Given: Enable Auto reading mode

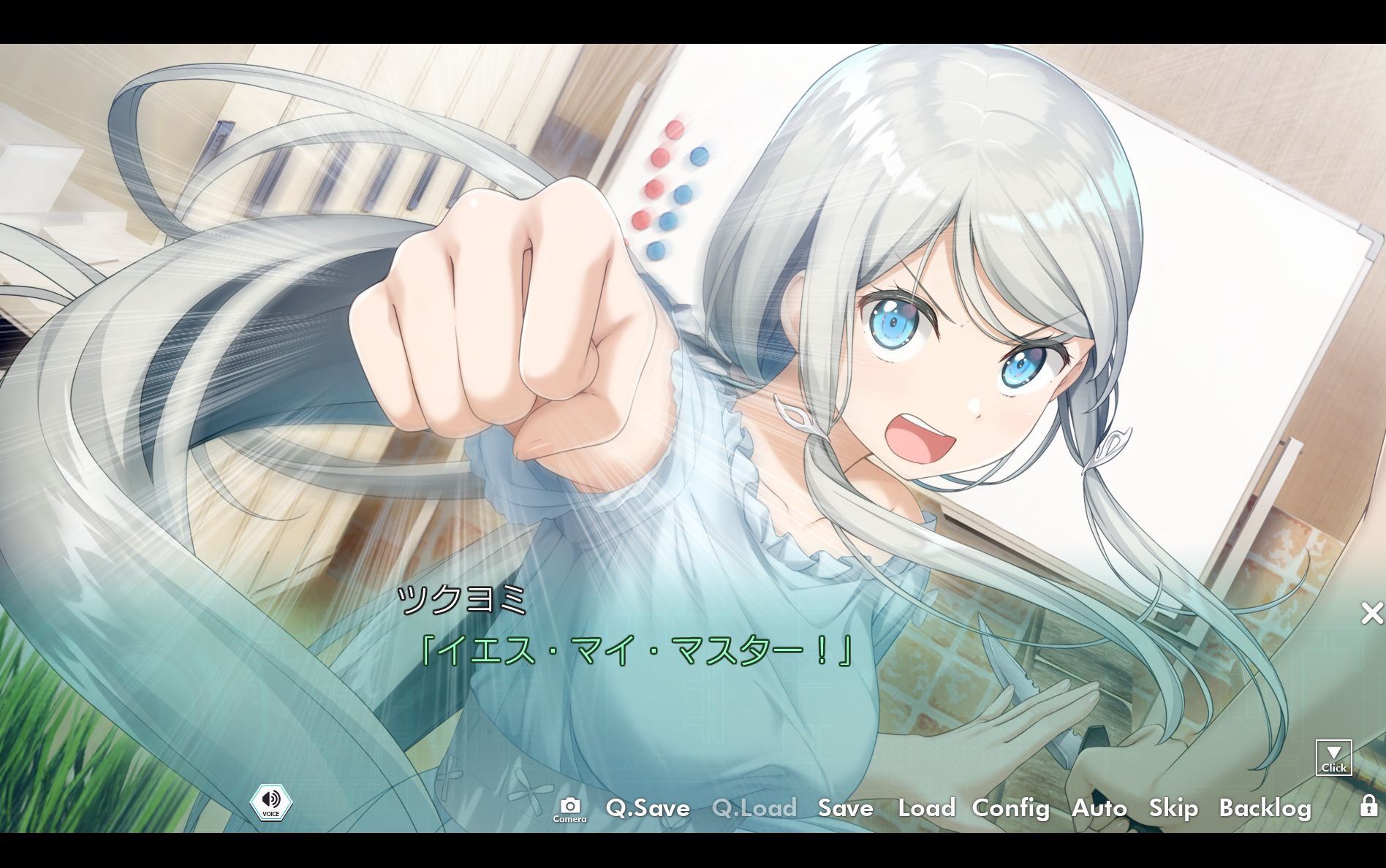Looking at the screenshot, I should click(1099, 809).
